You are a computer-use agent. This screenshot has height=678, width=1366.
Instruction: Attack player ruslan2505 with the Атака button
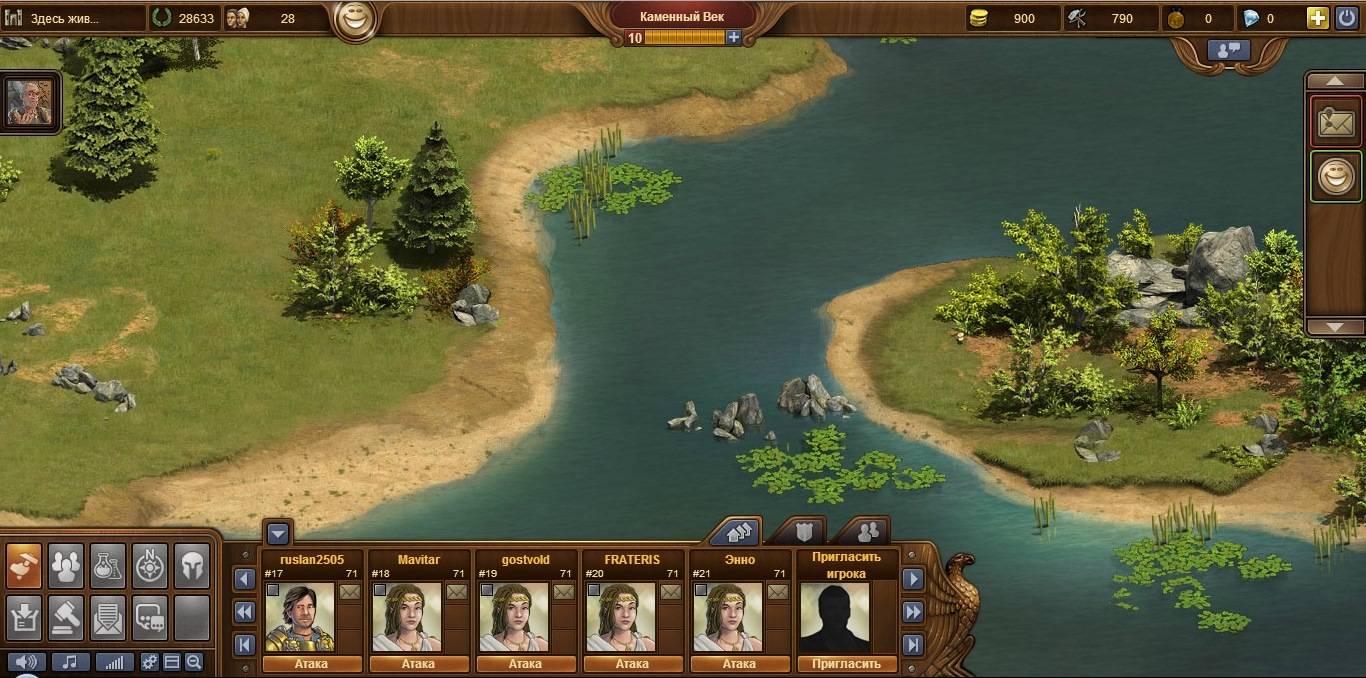311,664
